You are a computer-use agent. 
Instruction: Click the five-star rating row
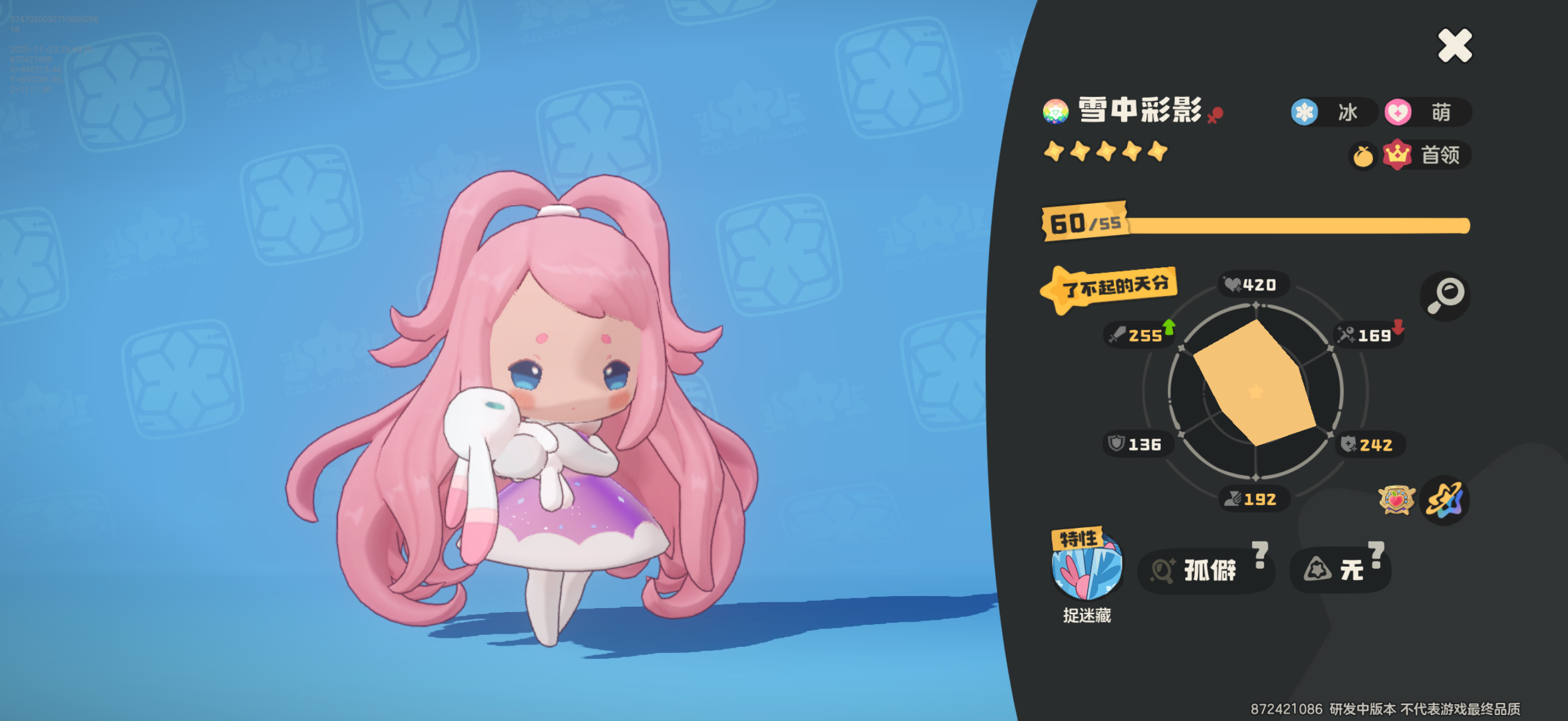pyautogui.click(x=1105, y=152)
